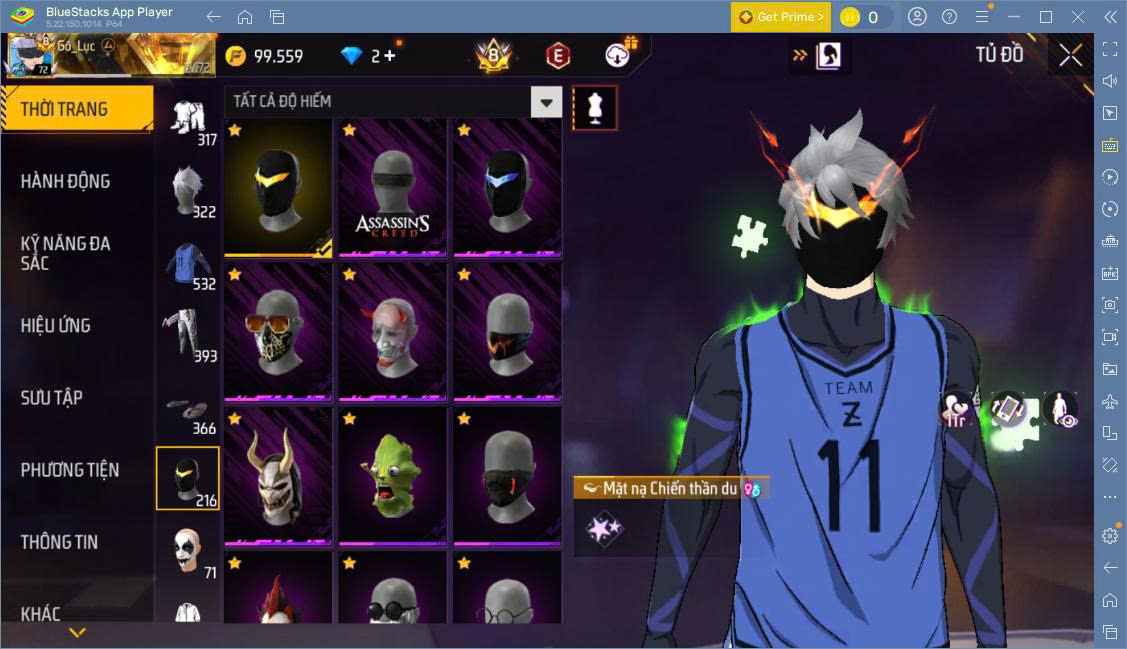The width and height of the screenshot is (1127, 649).
Task: Open the hairstyle subcategory with 322 items
Action: [x=188, y=191]
